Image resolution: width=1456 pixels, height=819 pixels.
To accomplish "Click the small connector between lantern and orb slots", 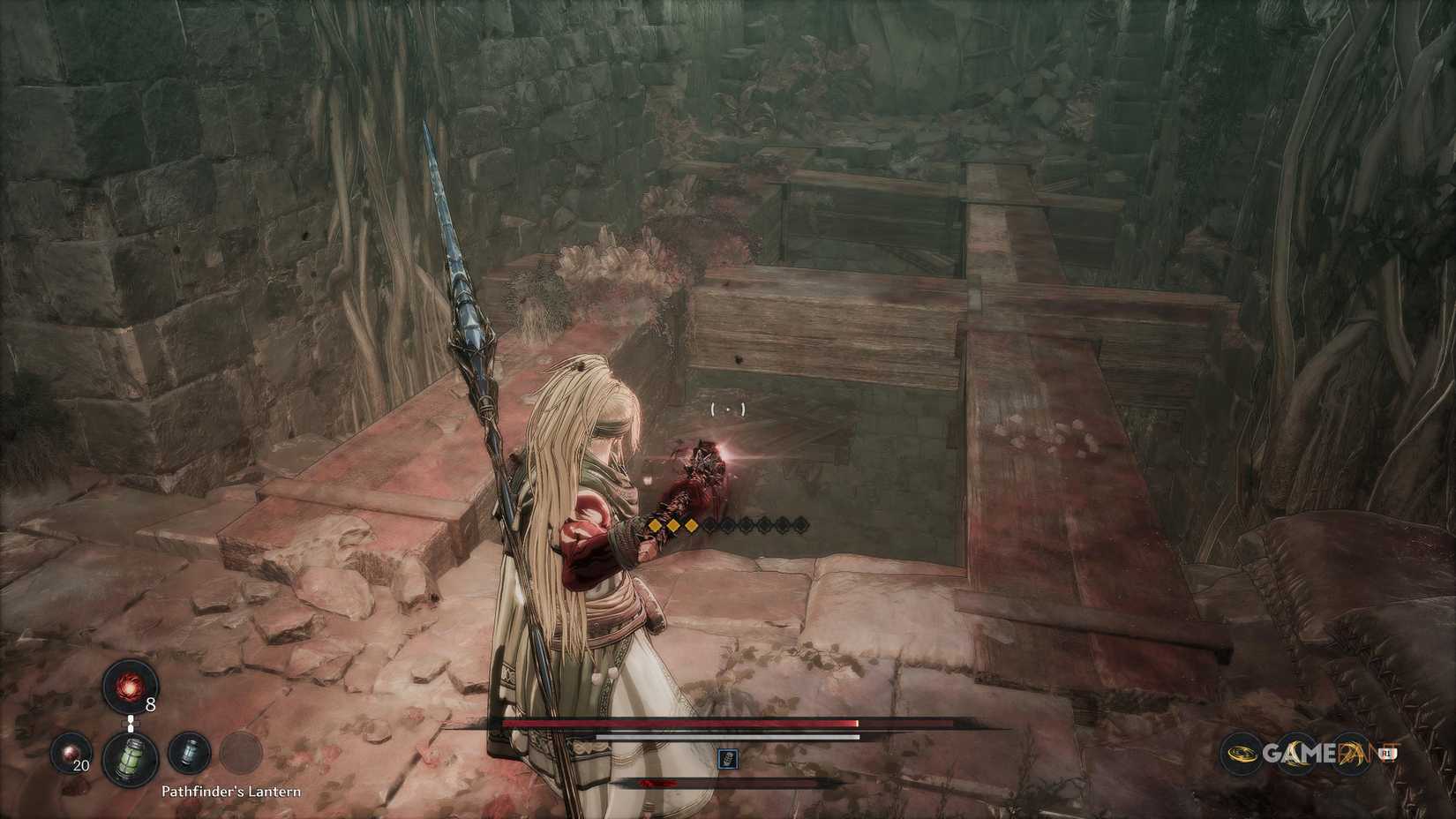I will tap(131, 723).
